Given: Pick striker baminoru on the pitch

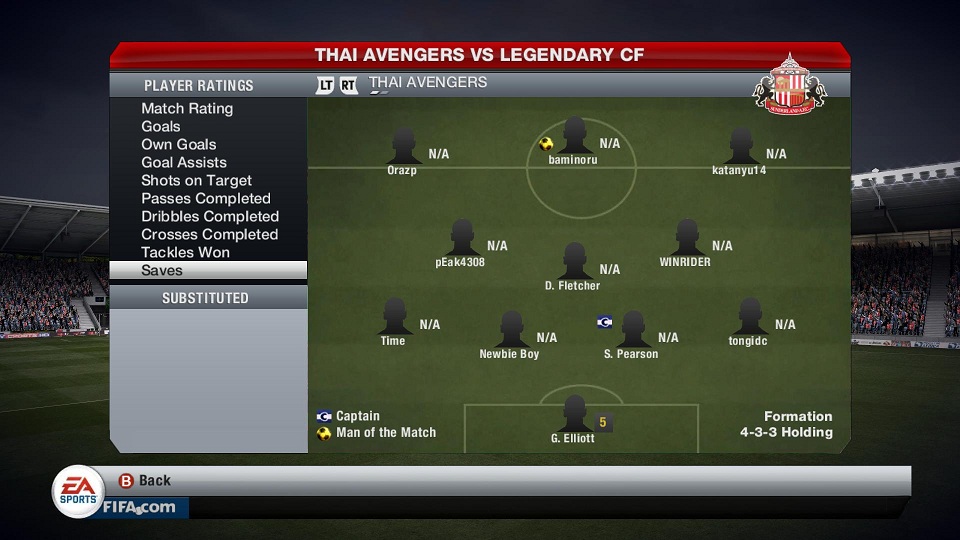Looking at the screenshot, I should click(x=574, y=136).
